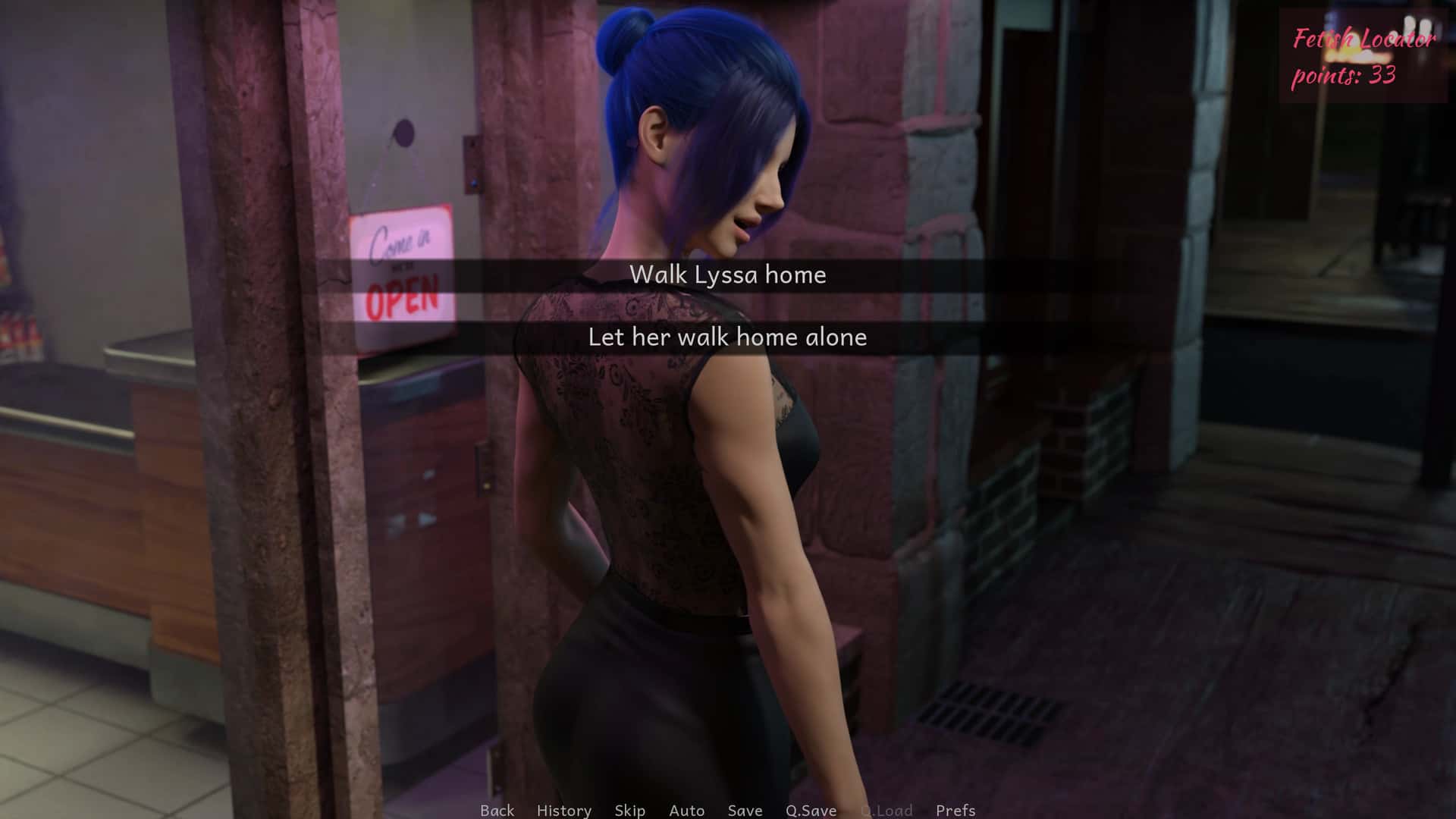The image size is (1456, 819).
Task: Perform a quick save with Q.Save
Action: [810, 810]
